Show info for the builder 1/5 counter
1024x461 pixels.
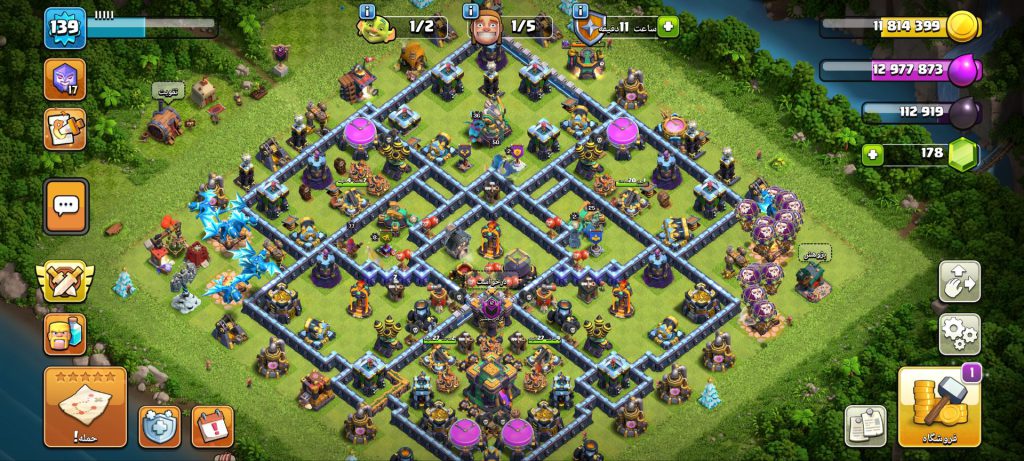(471, 12)
